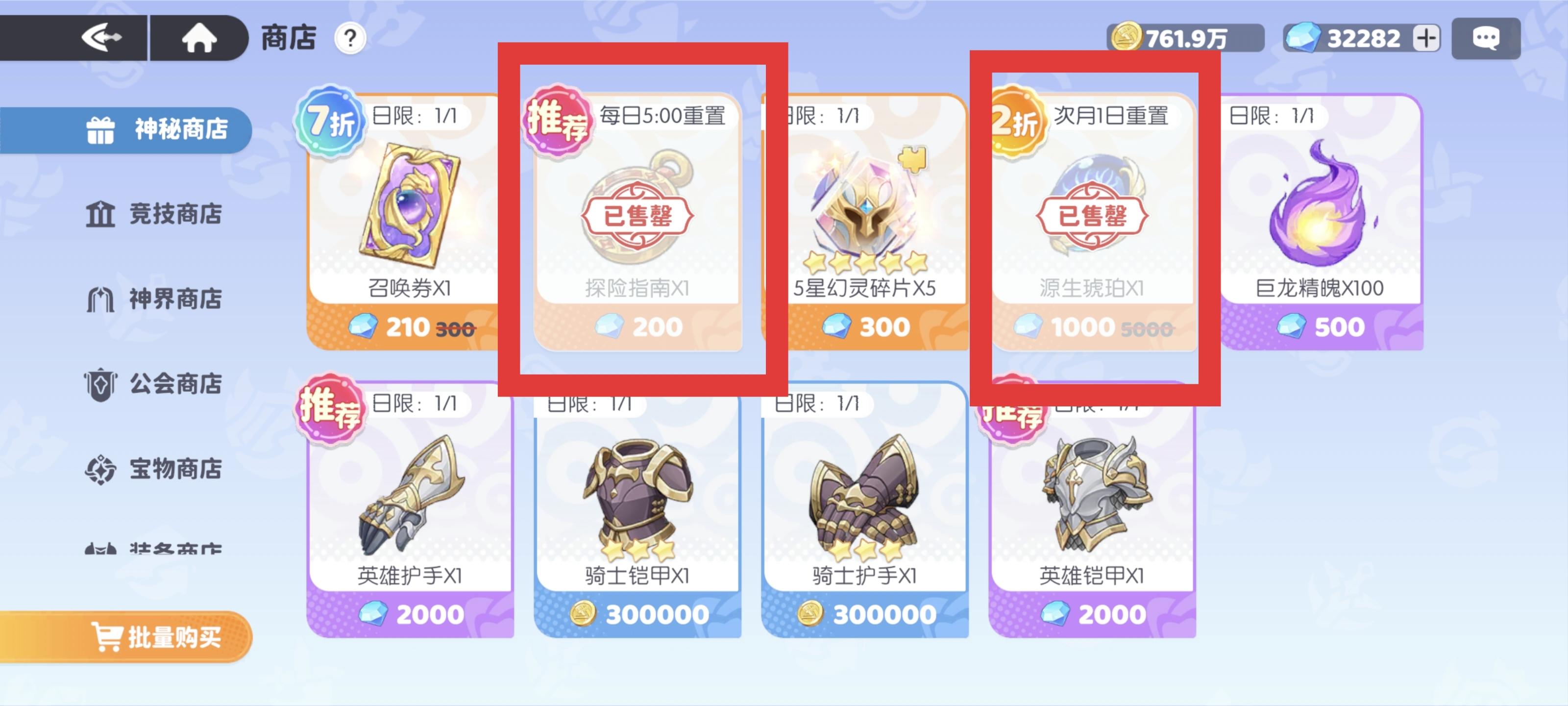
Task: Click the home icon in the top bar
Action: [198, 38]
